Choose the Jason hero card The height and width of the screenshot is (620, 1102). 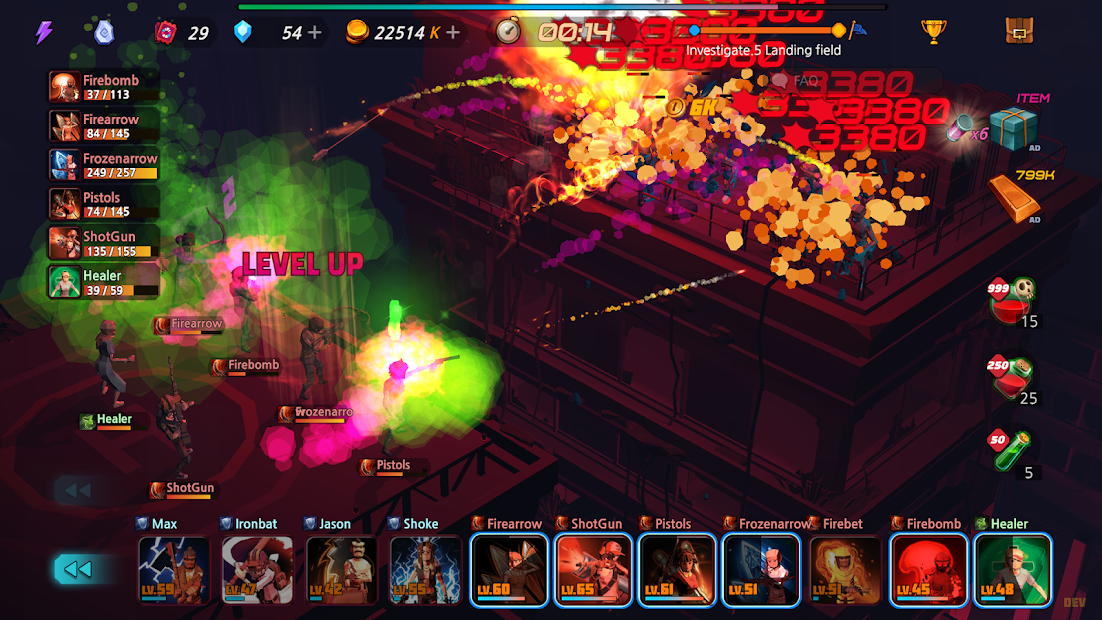(342, 570)
